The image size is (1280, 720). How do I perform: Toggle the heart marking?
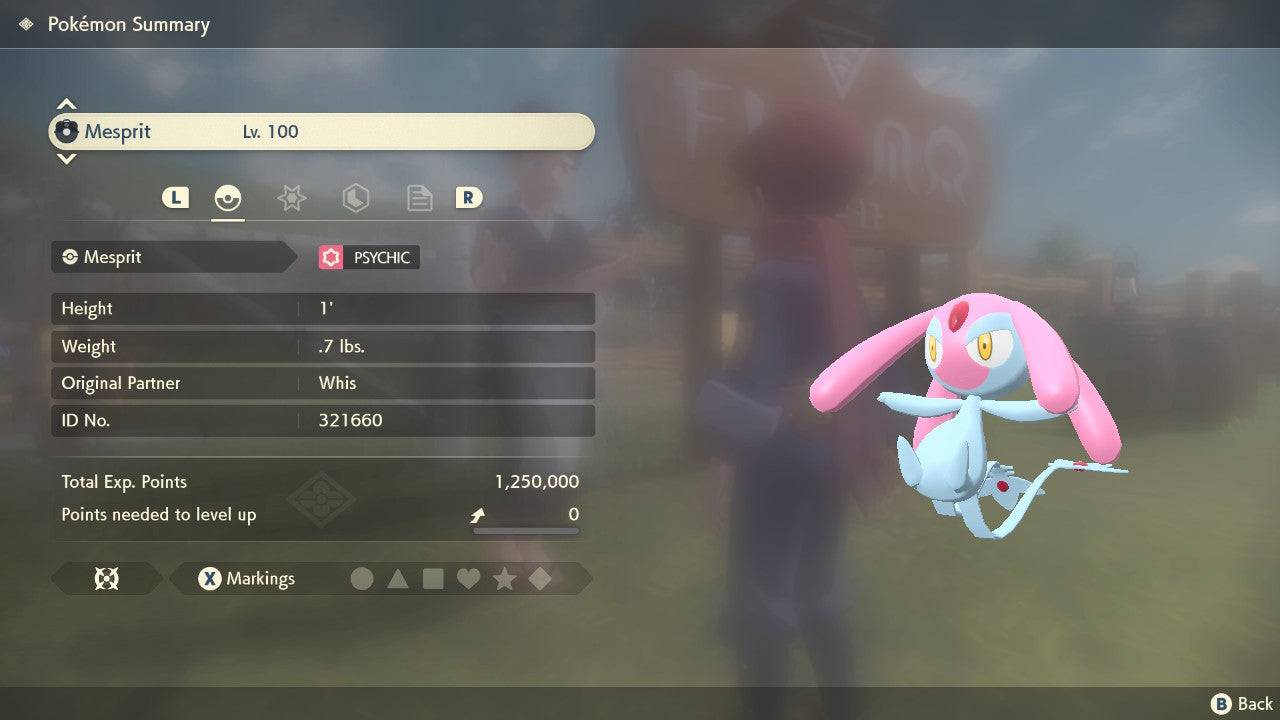pyautogui.click(x=468, y=578)
